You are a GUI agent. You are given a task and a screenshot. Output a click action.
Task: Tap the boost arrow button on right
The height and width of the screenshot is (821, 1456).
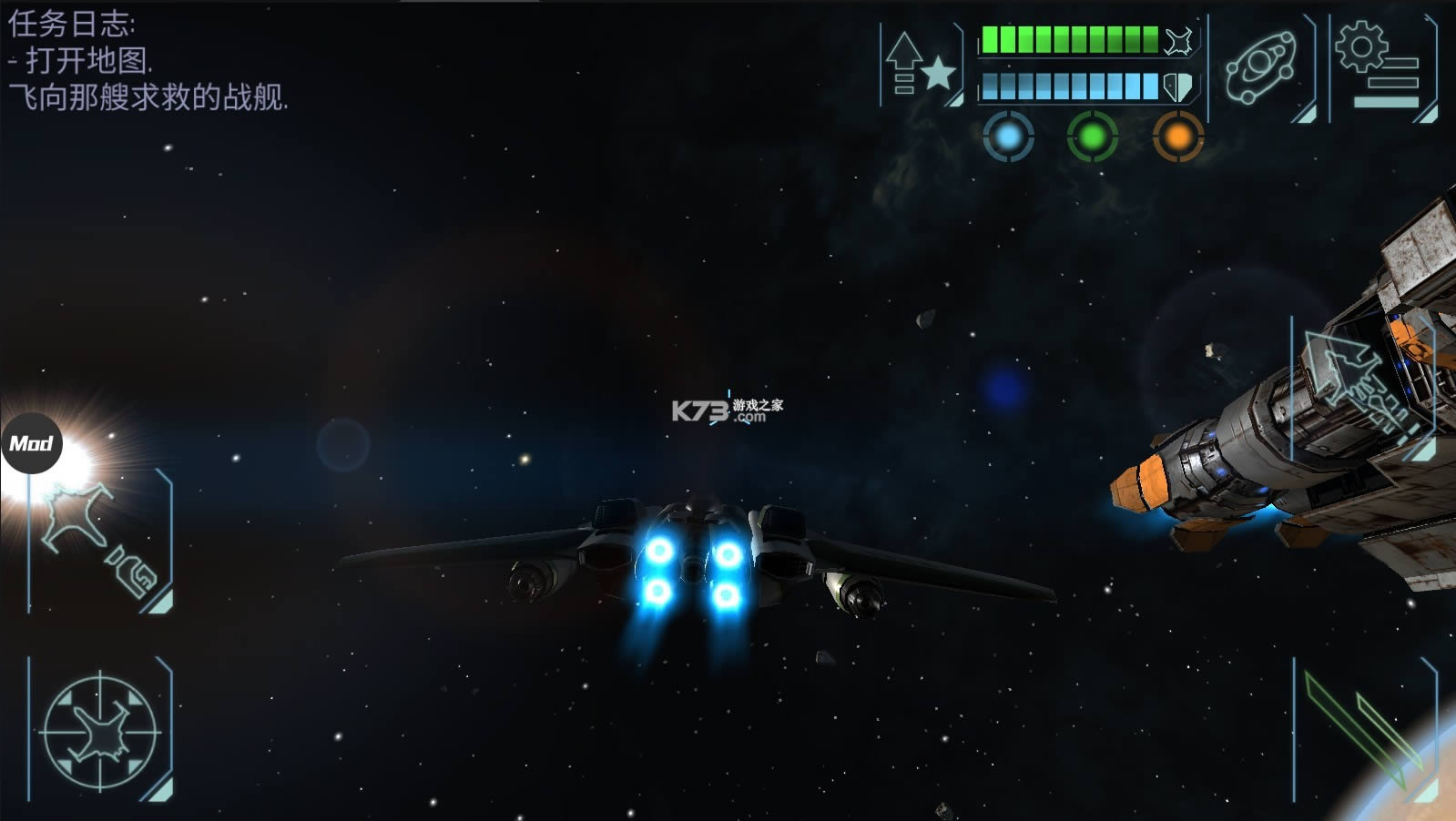point(1360,387)
